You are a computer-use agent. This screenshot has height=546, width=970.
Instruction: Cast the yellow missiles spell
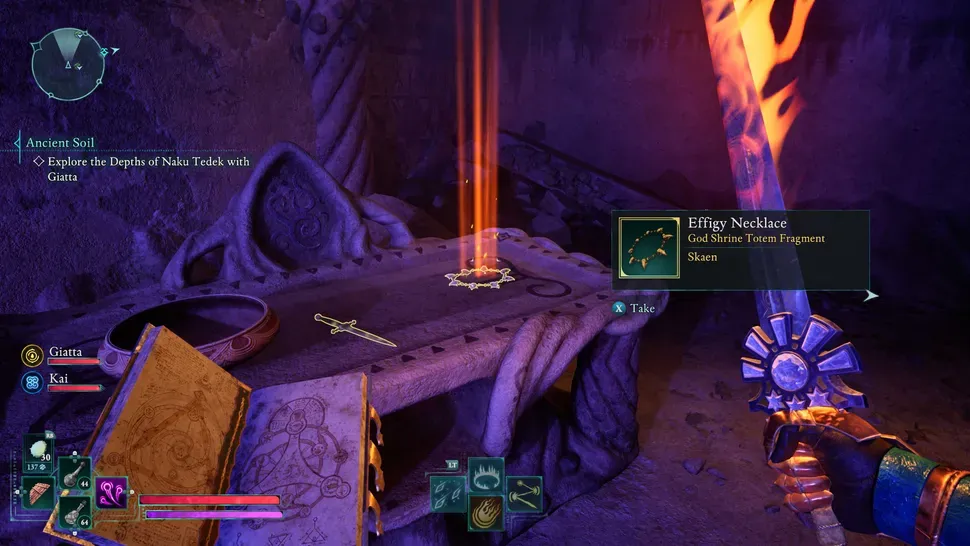[524, 492]
